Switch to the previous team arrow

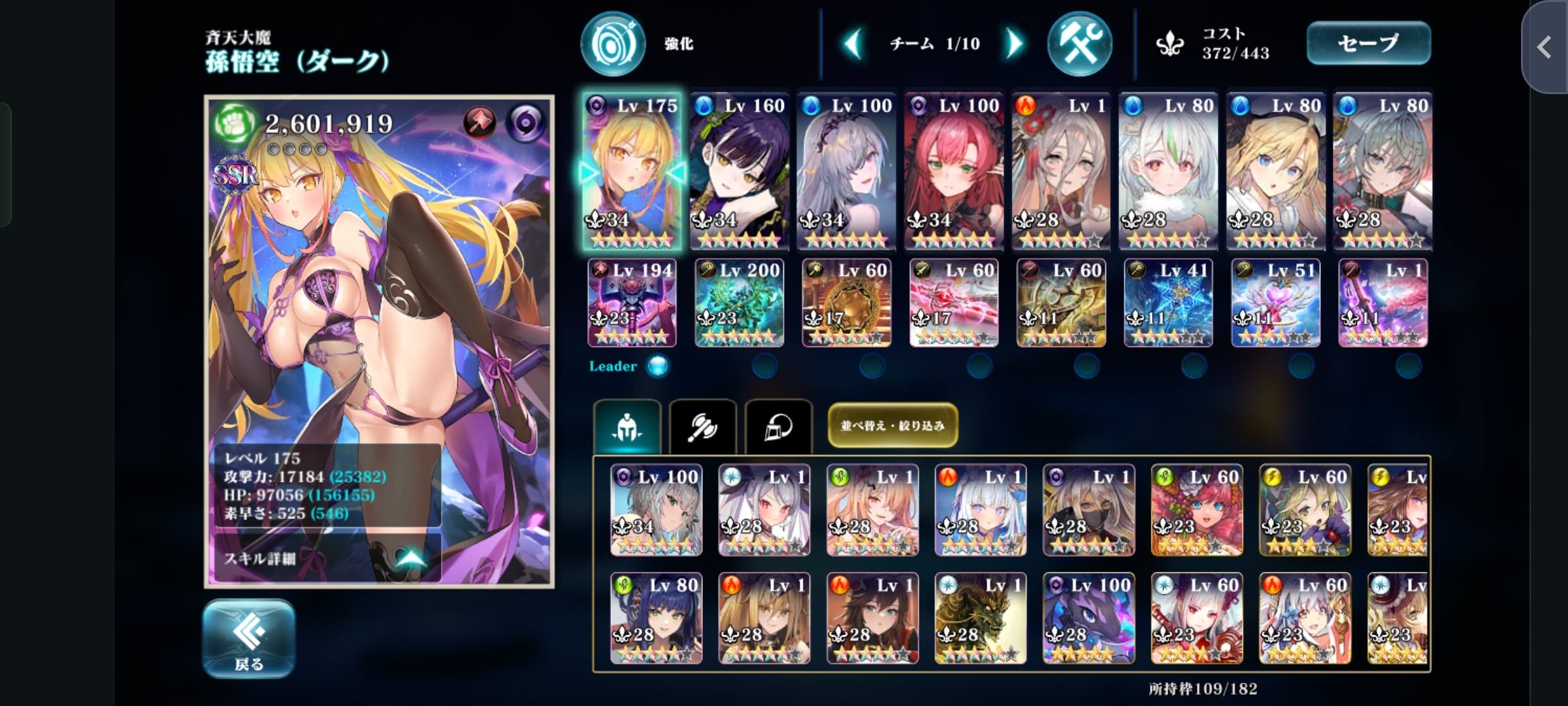pyautogui.click(x=853, y=44)
